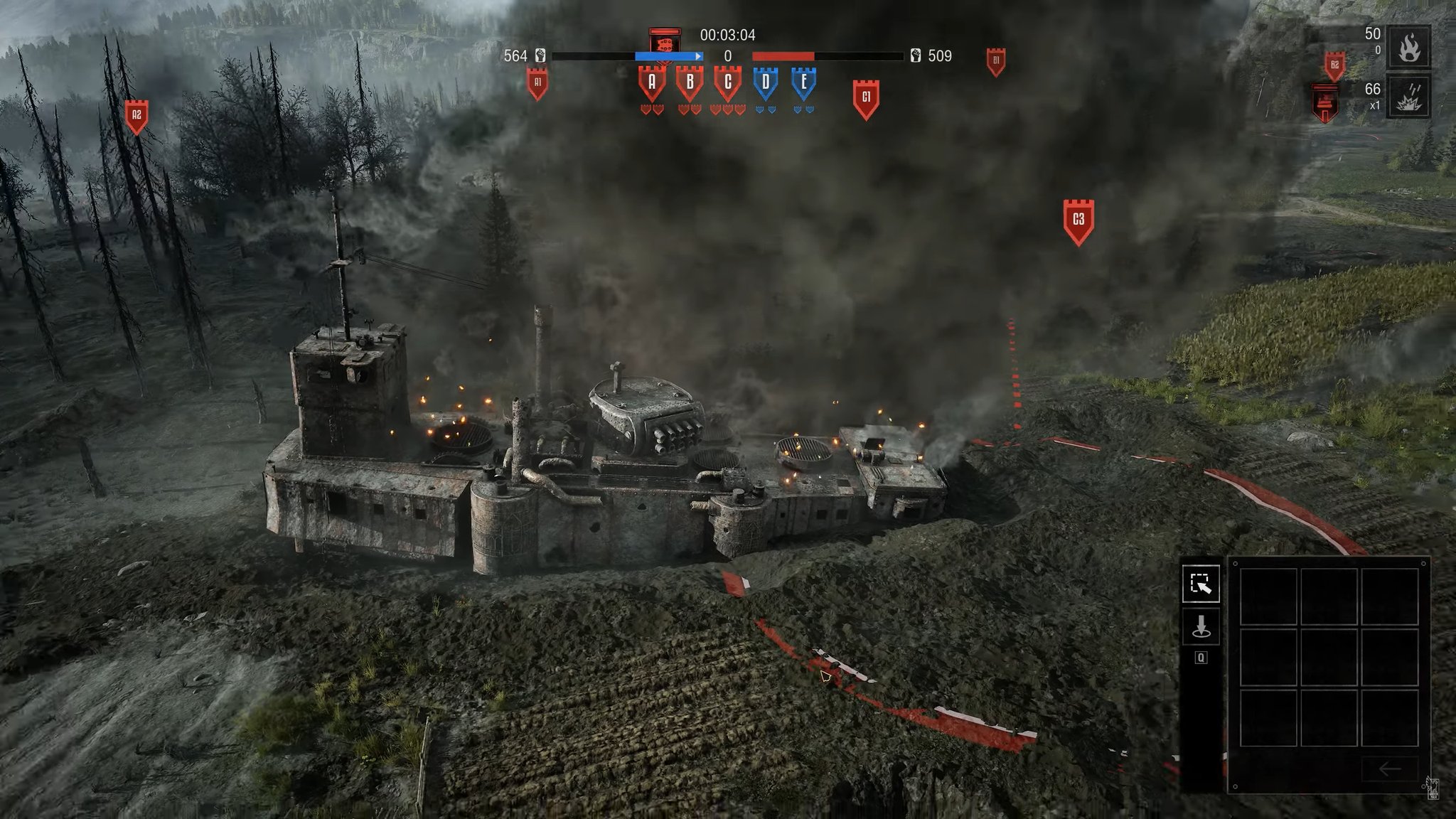1456x819 pixels.
Task: Select capture point A on objective bar
Action: (652, 83)
